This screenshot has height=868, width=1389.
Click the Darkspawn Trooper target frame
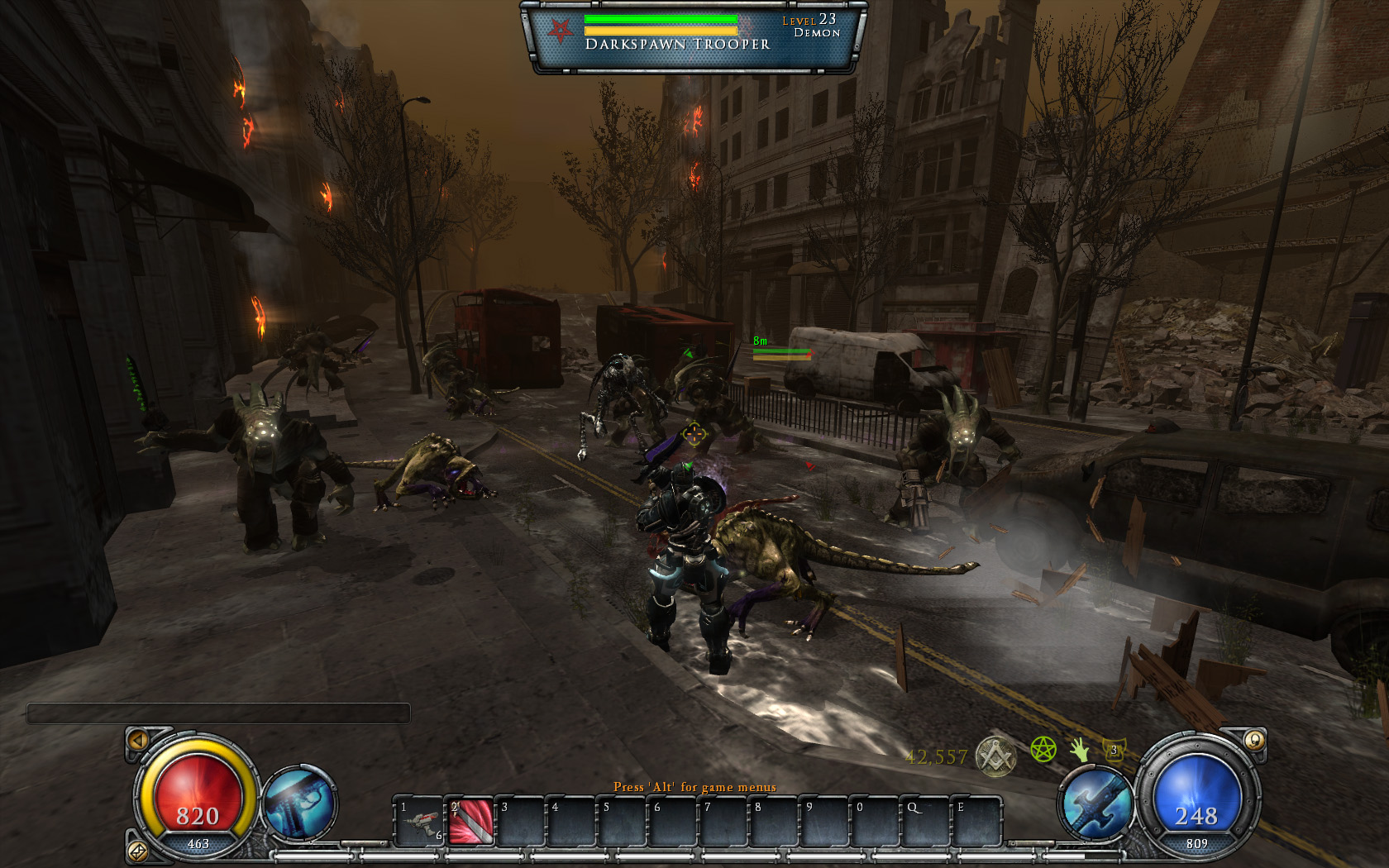click(693, 36)
